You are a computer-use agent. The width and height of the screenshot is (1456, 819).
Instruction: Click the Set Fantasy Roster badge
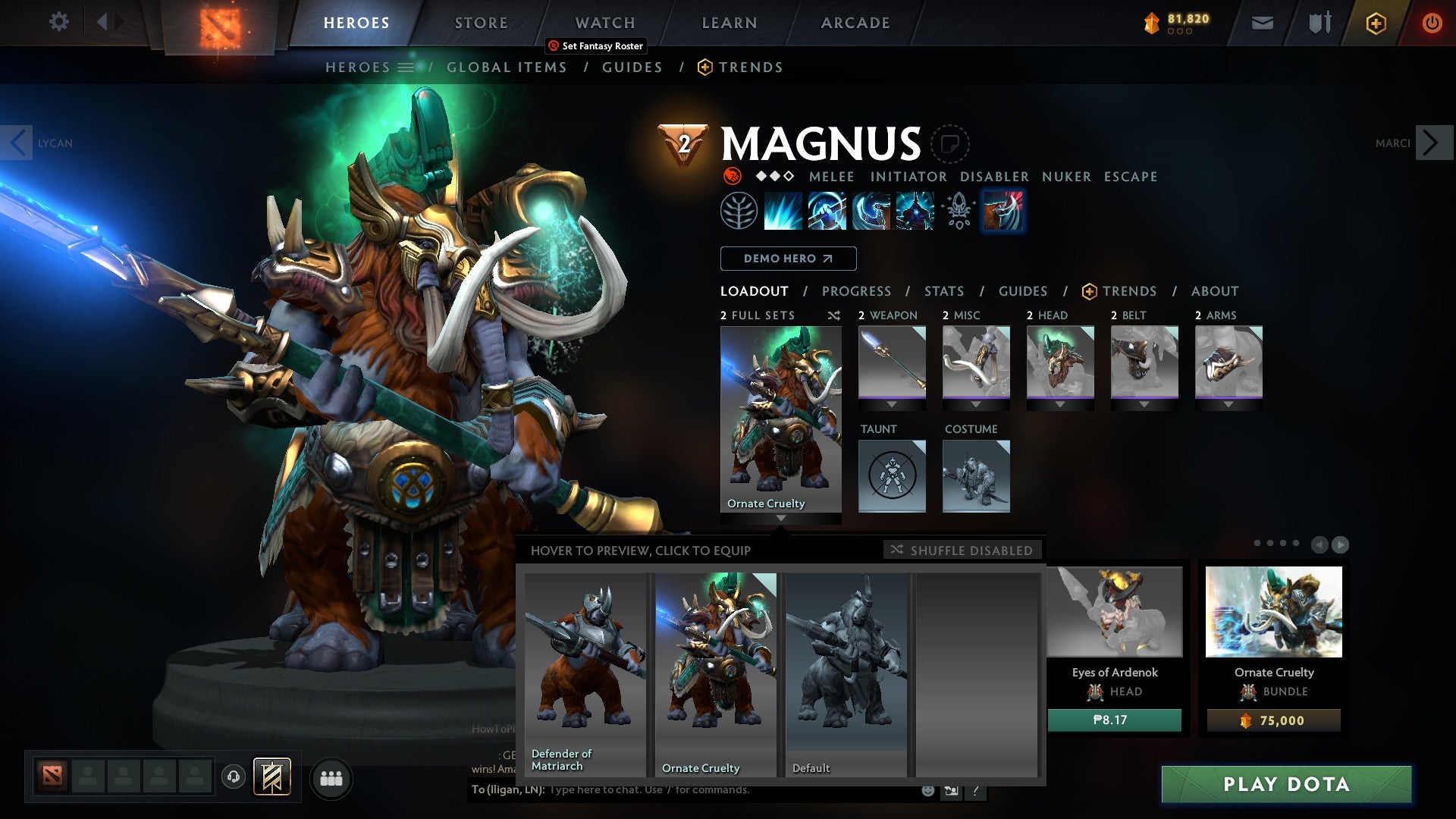pyautogui.click(x=595, y=45)
